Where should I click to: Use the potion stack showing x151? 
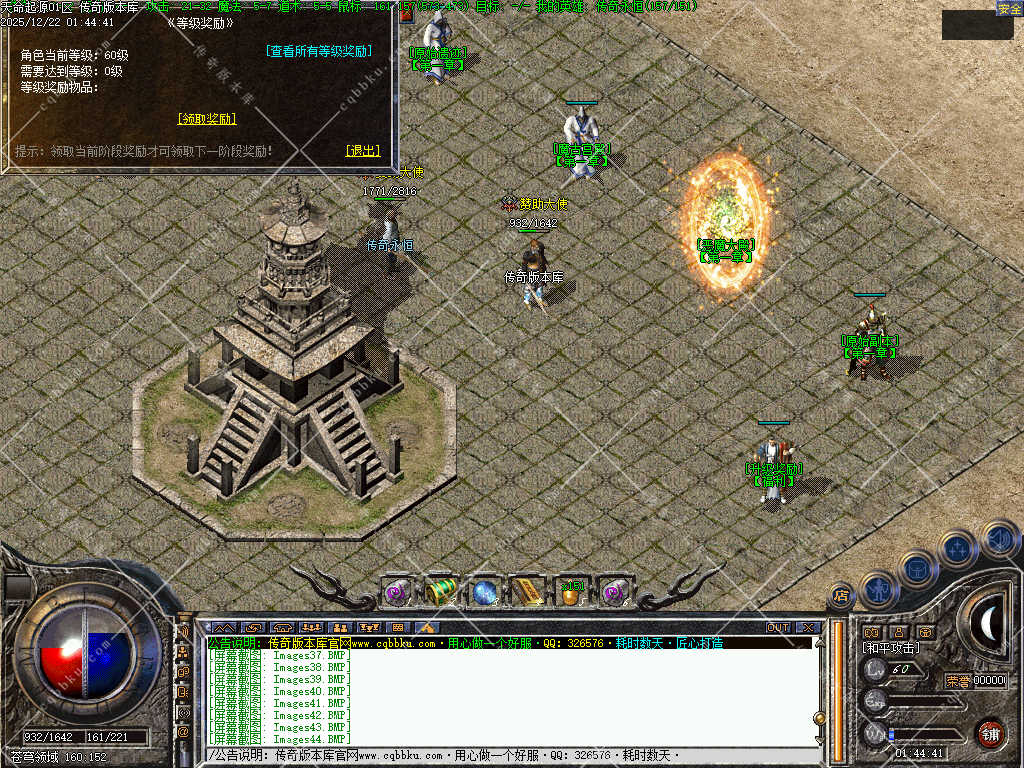(x=572, y=592)
